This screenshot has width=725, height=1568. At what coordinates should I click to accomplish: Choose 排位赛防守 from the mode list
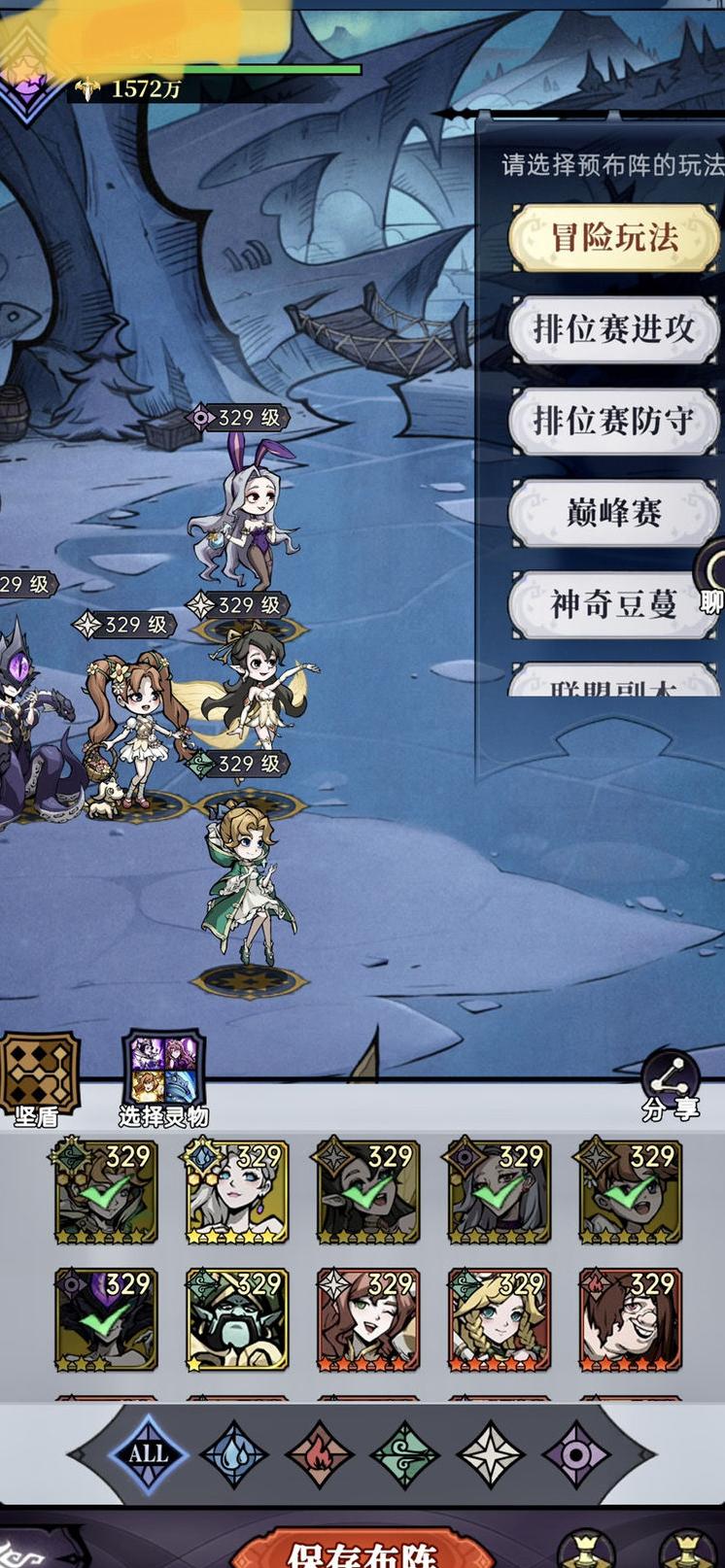point(613,421)
